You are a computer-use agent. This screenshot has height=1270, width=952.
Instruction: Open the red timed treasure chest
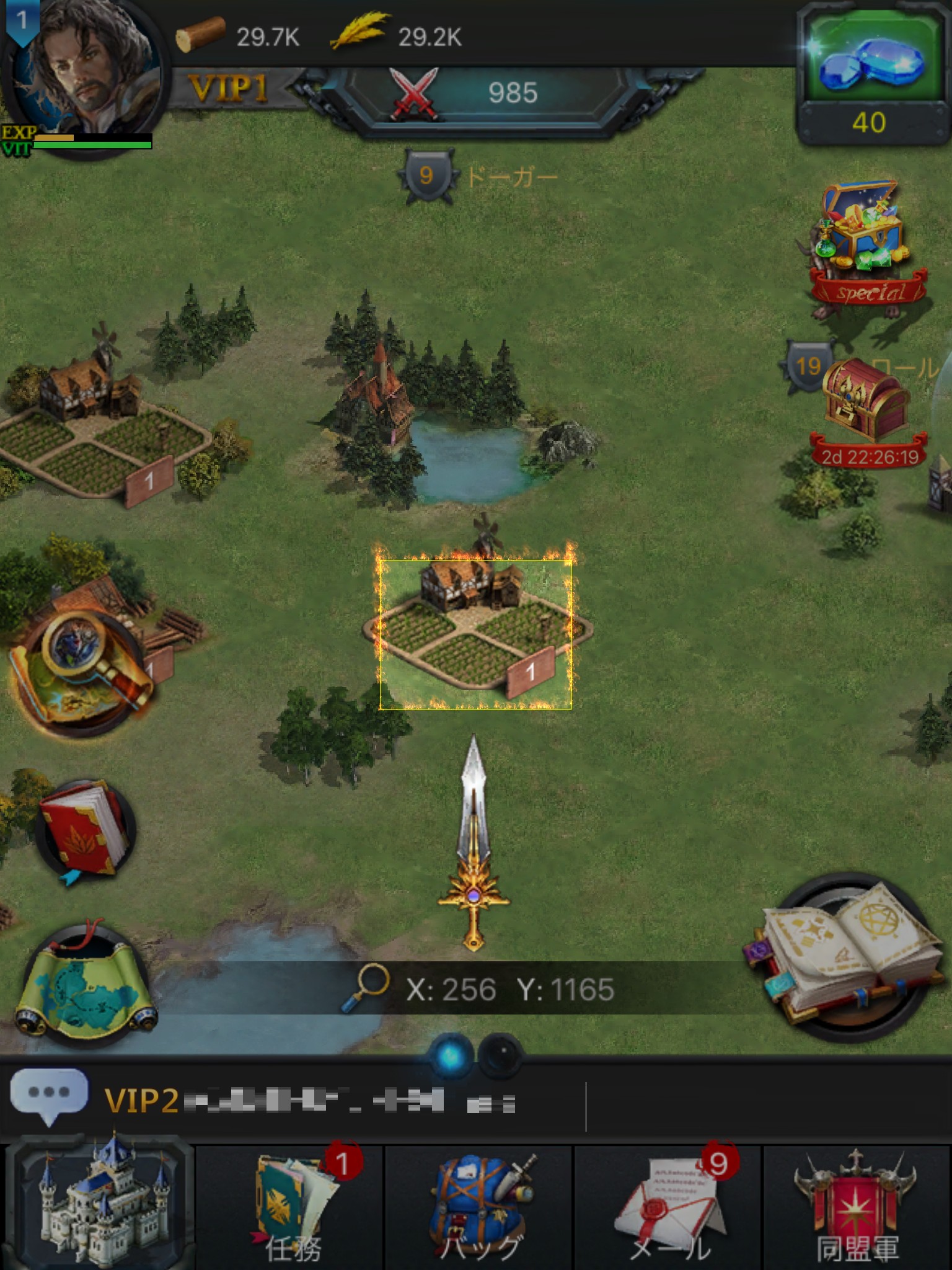pos(866,403)
